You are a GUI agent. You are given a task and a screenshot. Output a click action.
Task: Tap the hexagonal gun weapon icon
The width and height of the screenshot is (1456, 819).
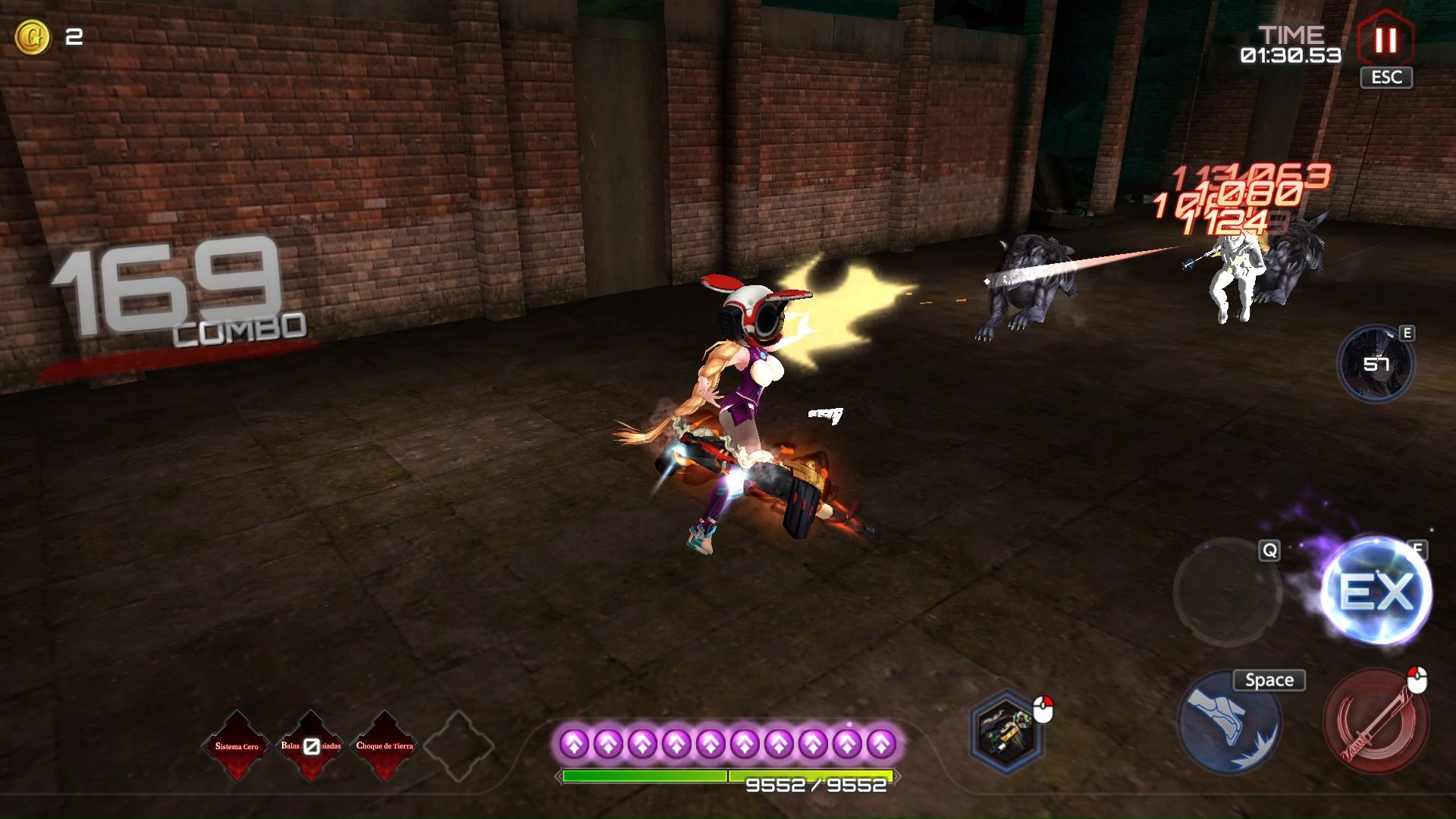pos(1006,731)
